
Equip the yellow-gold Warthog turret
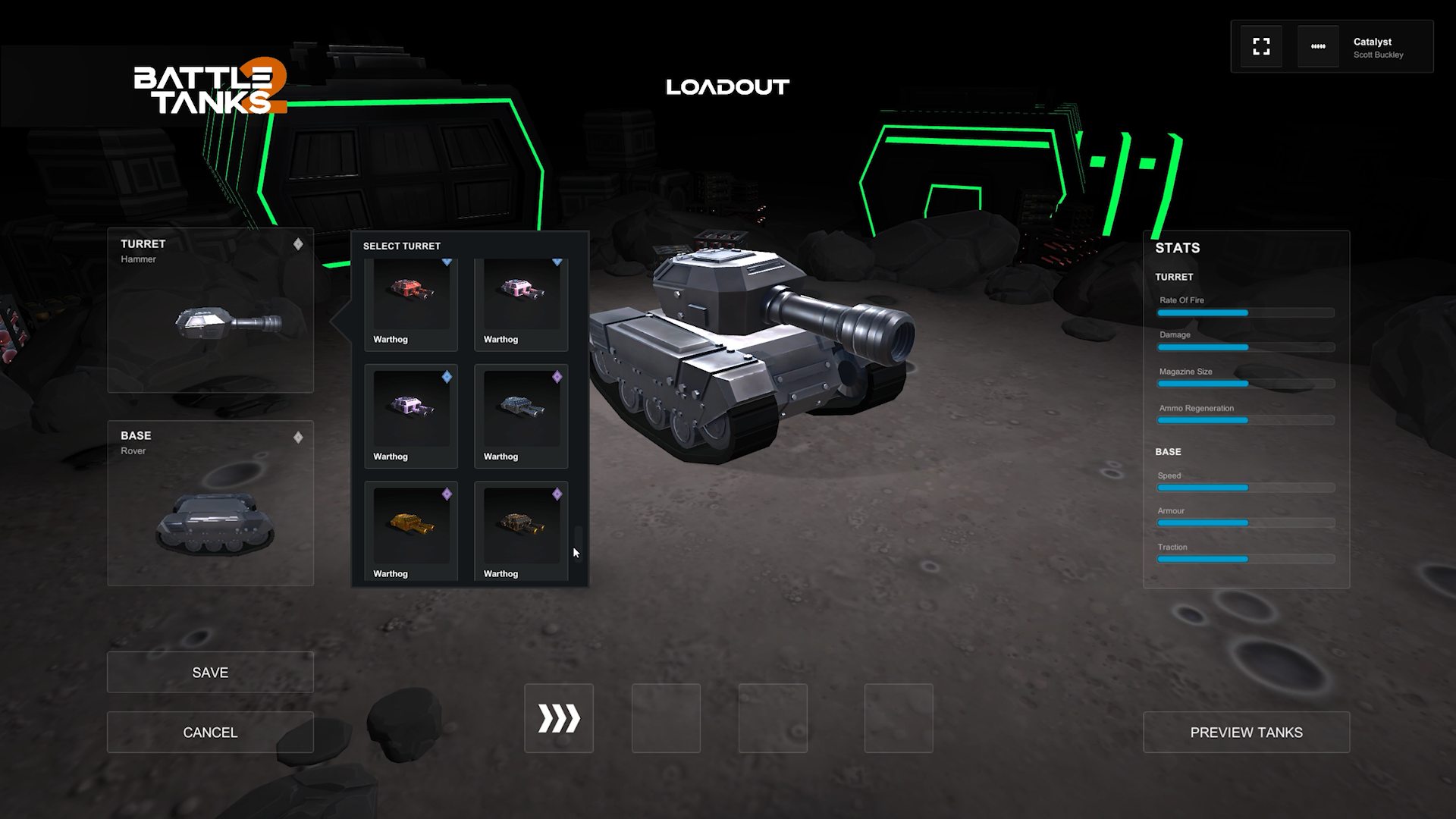pos(410,532)
